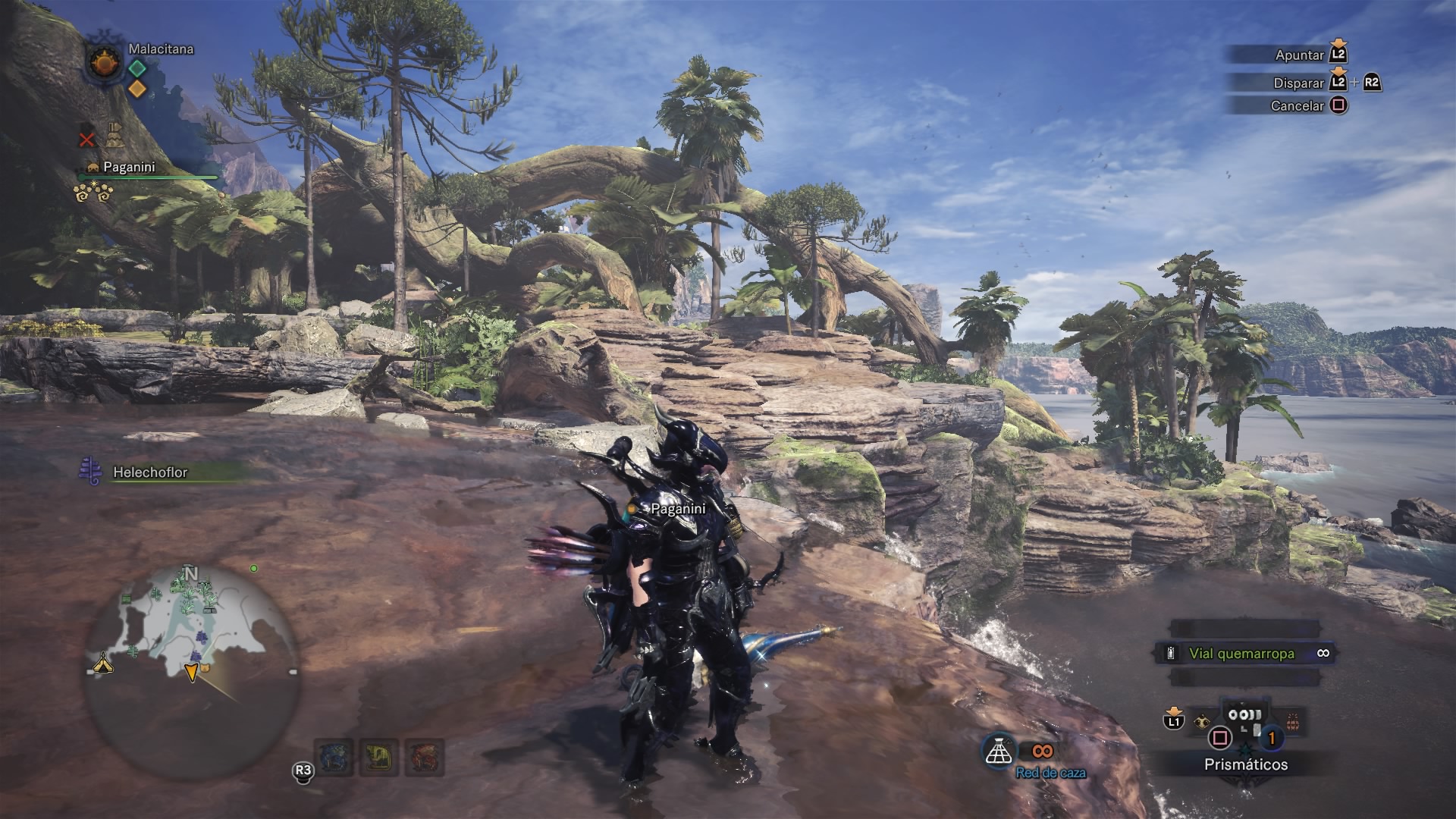1456x819 pixels.
Task: Select the Helechoflor gathering notification
Action: [x=150, y=472]
